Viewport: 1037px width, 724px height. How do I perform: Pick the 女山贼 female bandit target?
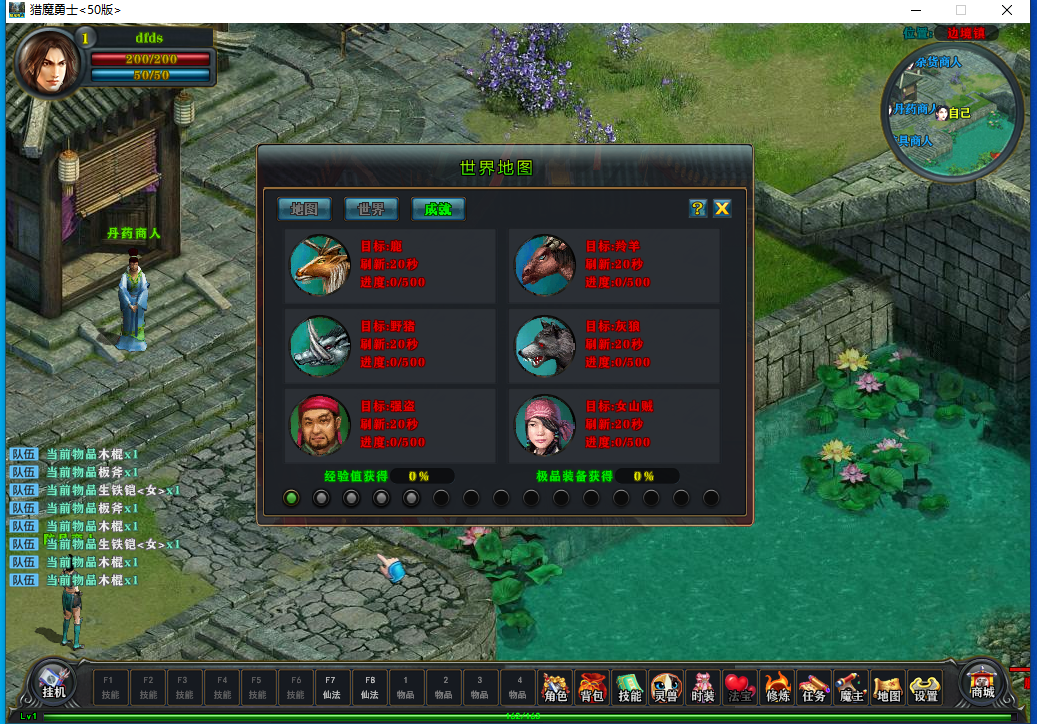[x=545, y=425]
